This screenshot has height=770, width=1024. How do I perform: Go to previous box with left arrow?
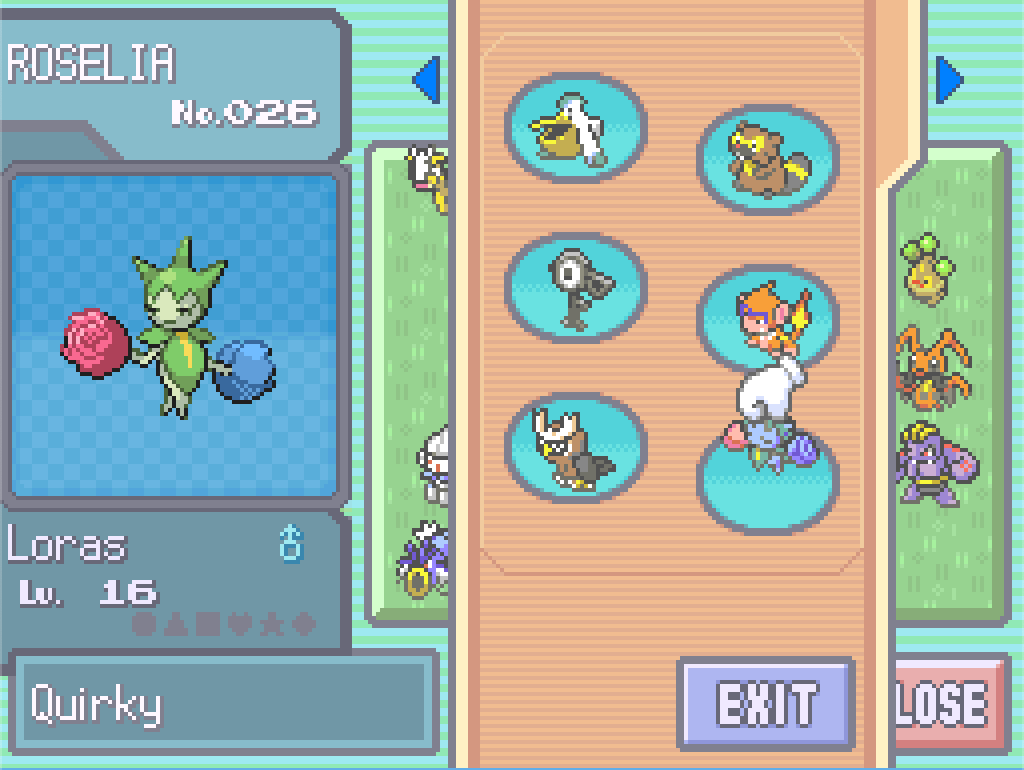426,80
